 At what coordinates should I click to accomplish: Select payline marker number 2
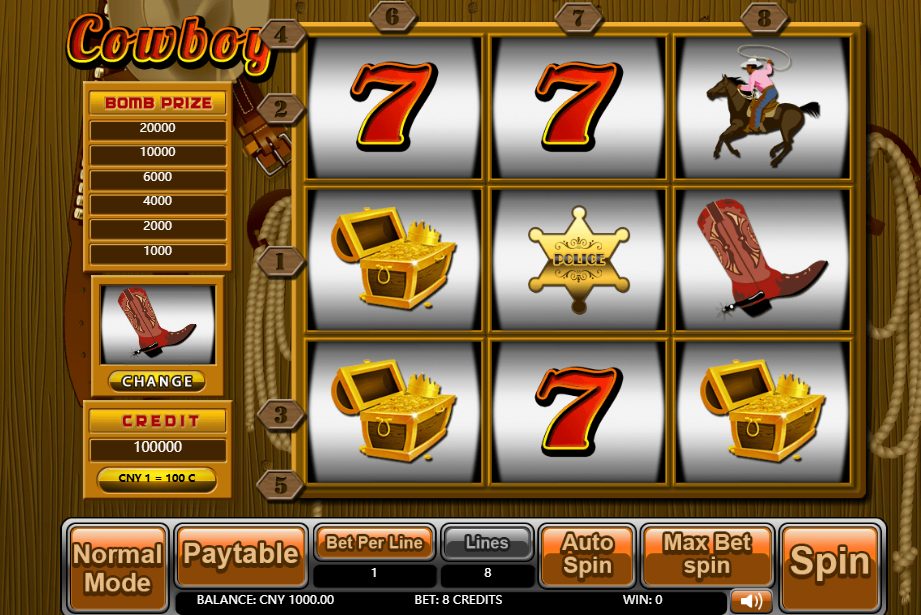281,108
